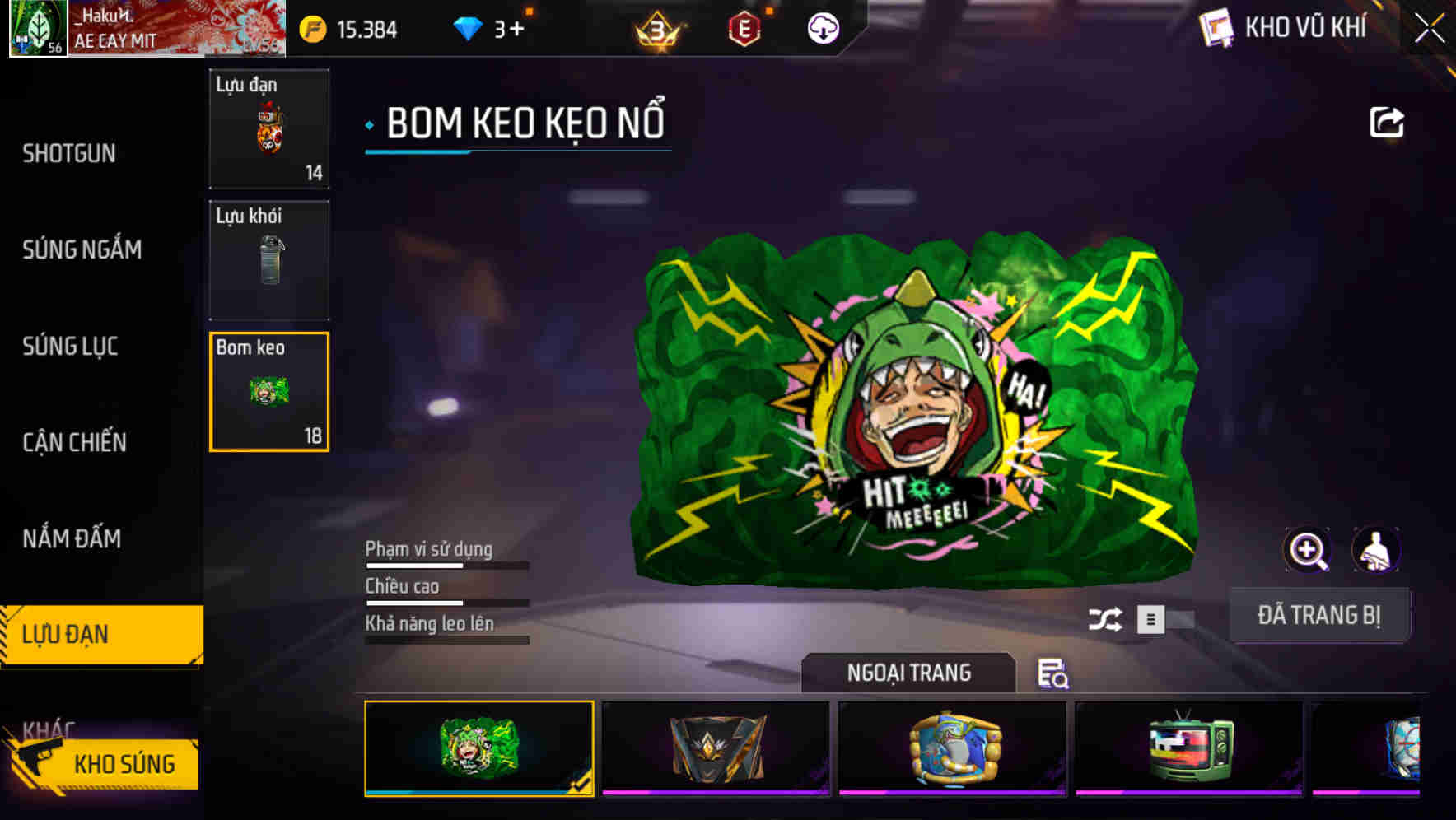Open the cloud download icon in top bar
This screenshot has width=1456, height=820.
click(x=821, y=27)
